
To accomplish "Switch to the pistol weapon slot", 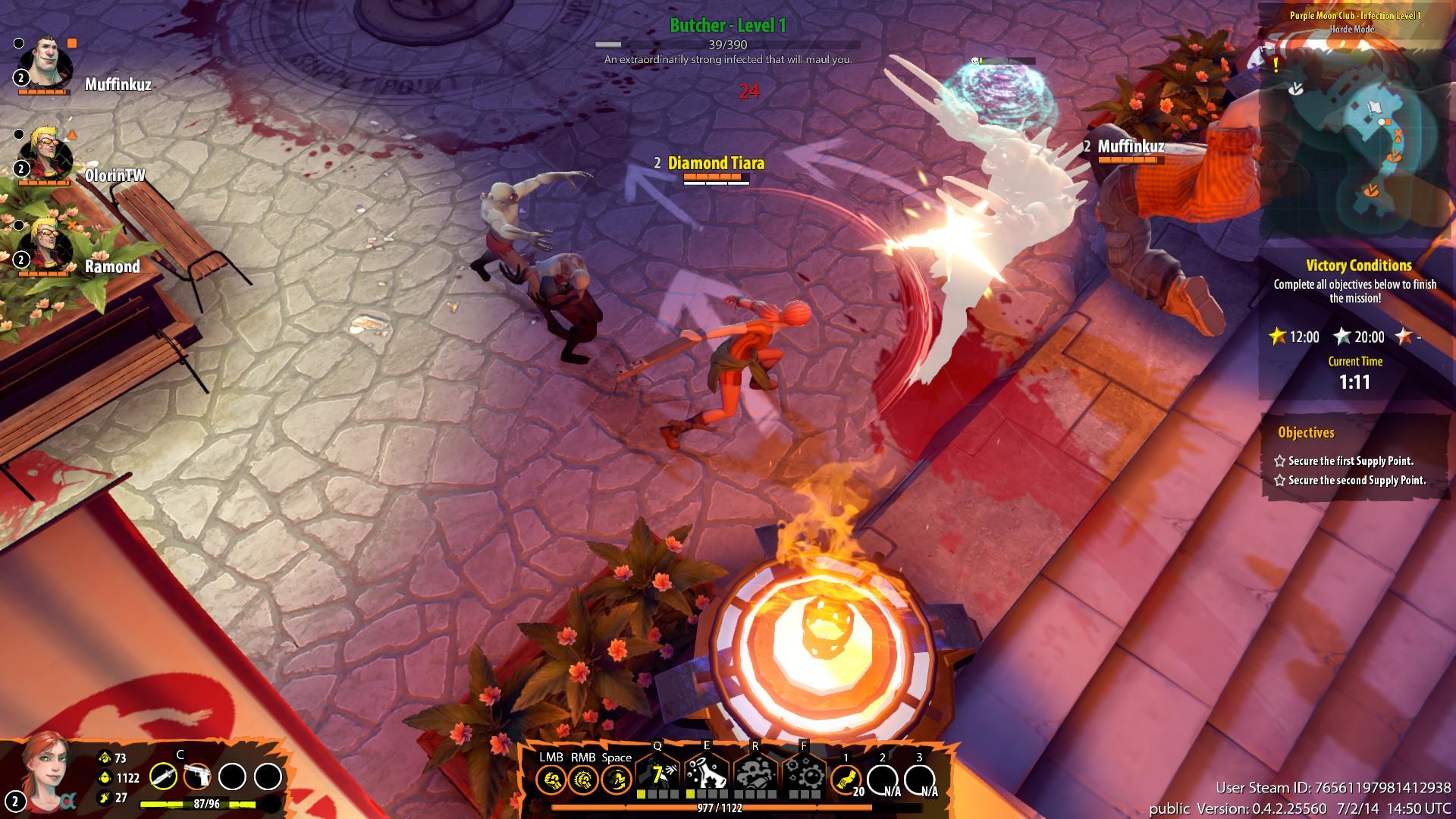I will [x=196, y=777].
